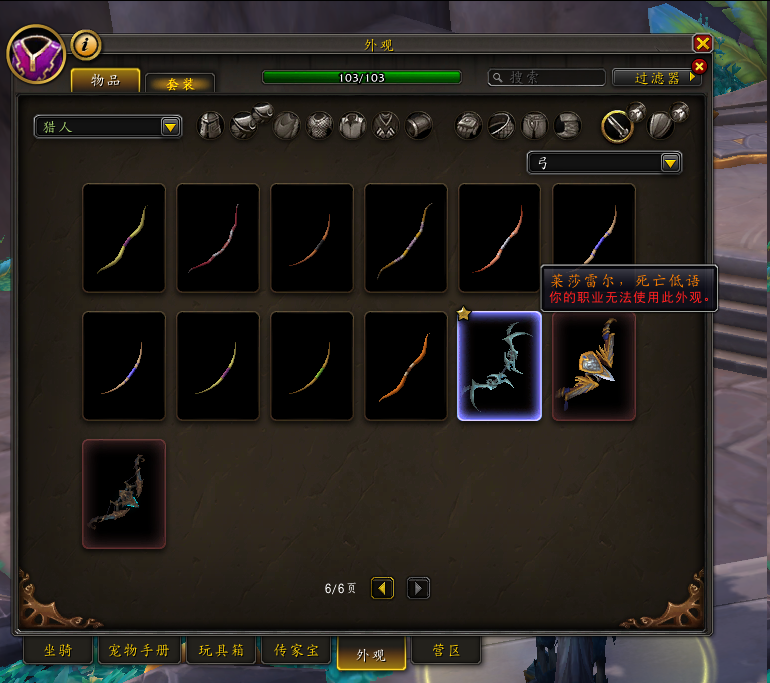
Task: Select the 物品 items tab
Action: click(x=105, y=80)
